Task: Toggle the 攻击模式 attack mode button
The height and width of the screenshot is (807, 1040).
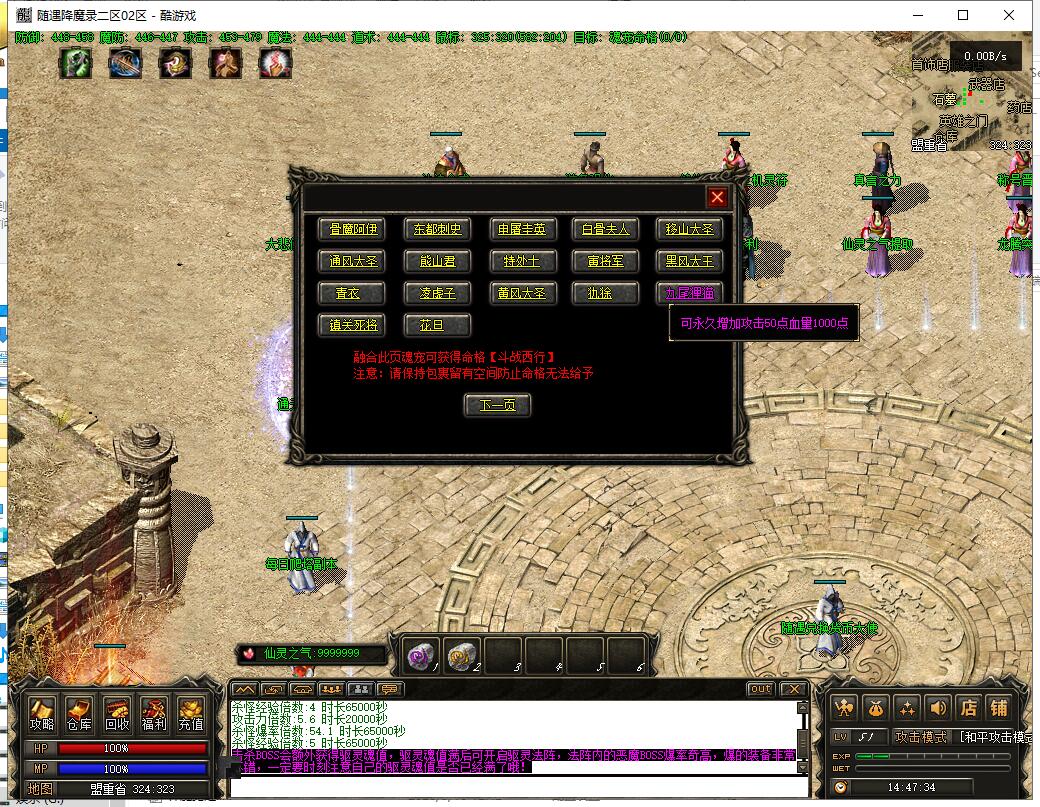Action: pos(921,737)
